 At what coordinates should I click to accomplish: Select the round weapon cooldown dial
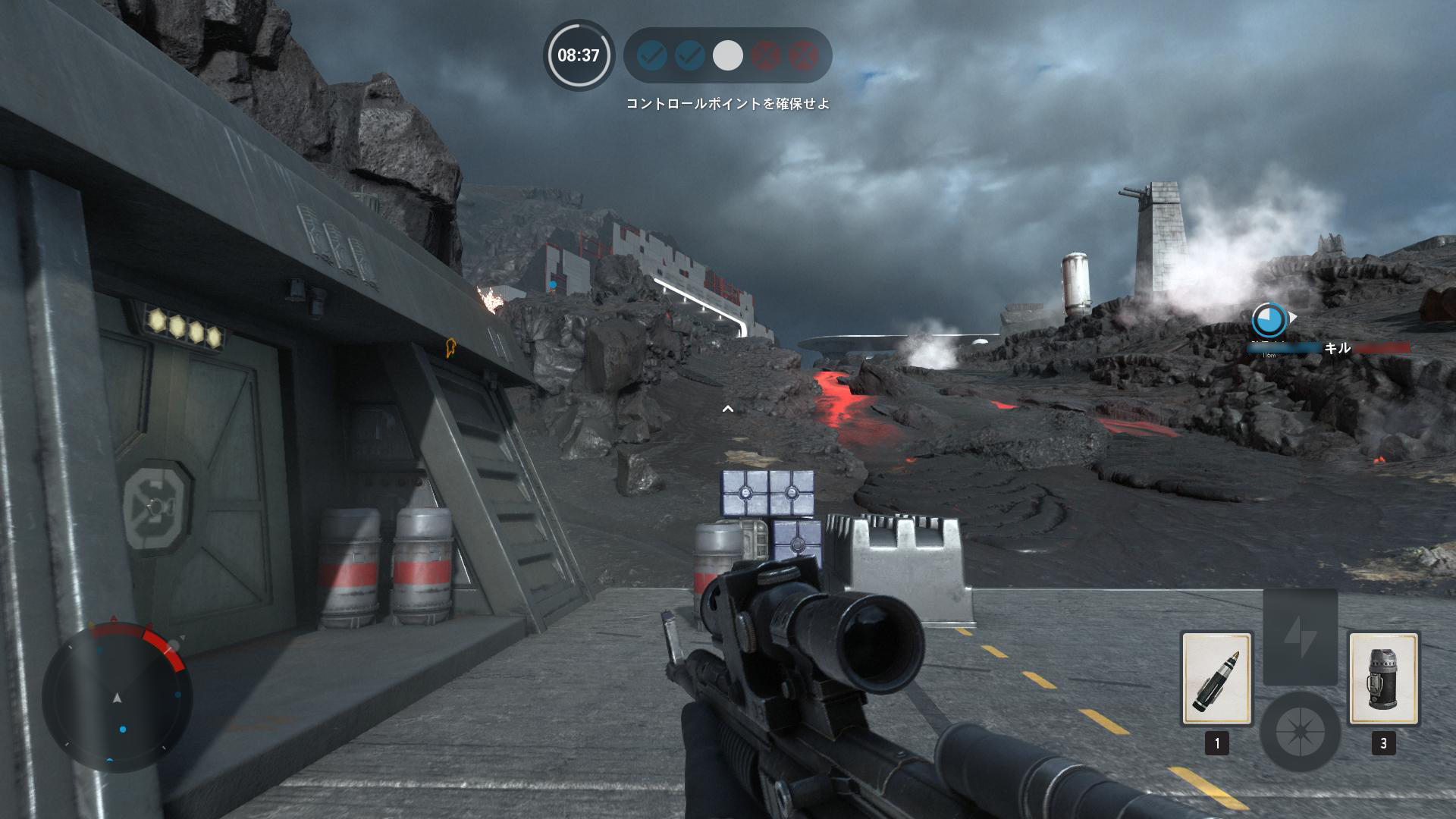pos(1300,732)
